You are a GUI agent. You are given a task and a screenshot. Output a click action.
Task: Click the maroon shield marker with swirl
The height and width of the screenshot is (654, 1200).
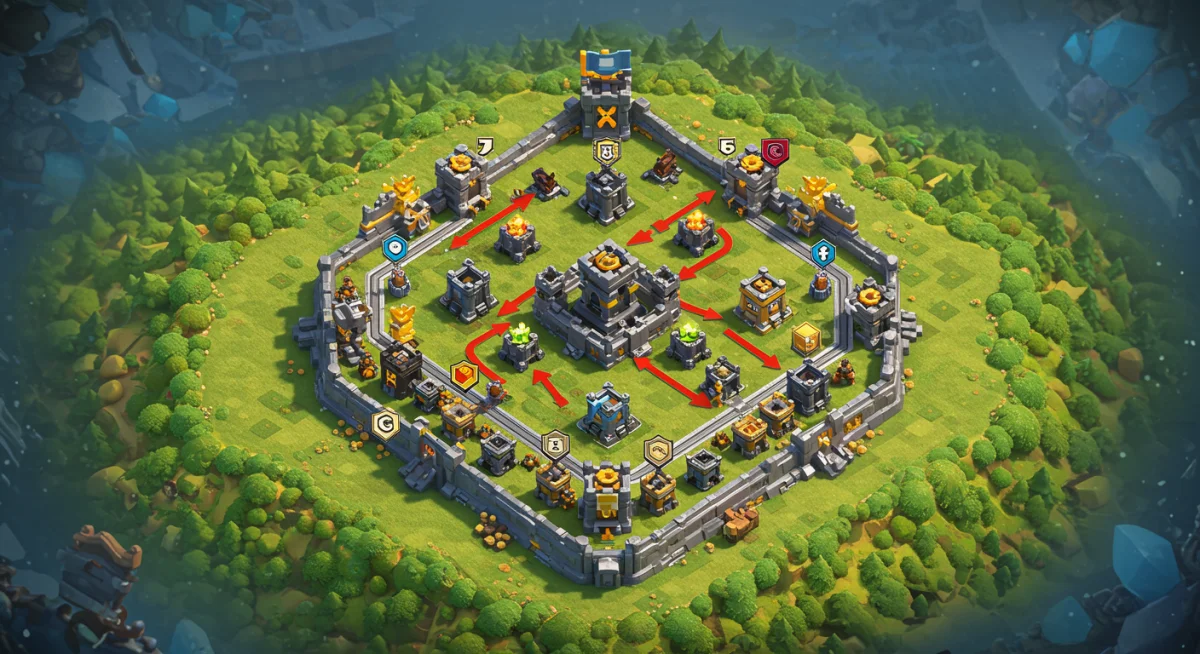[775, 151]
